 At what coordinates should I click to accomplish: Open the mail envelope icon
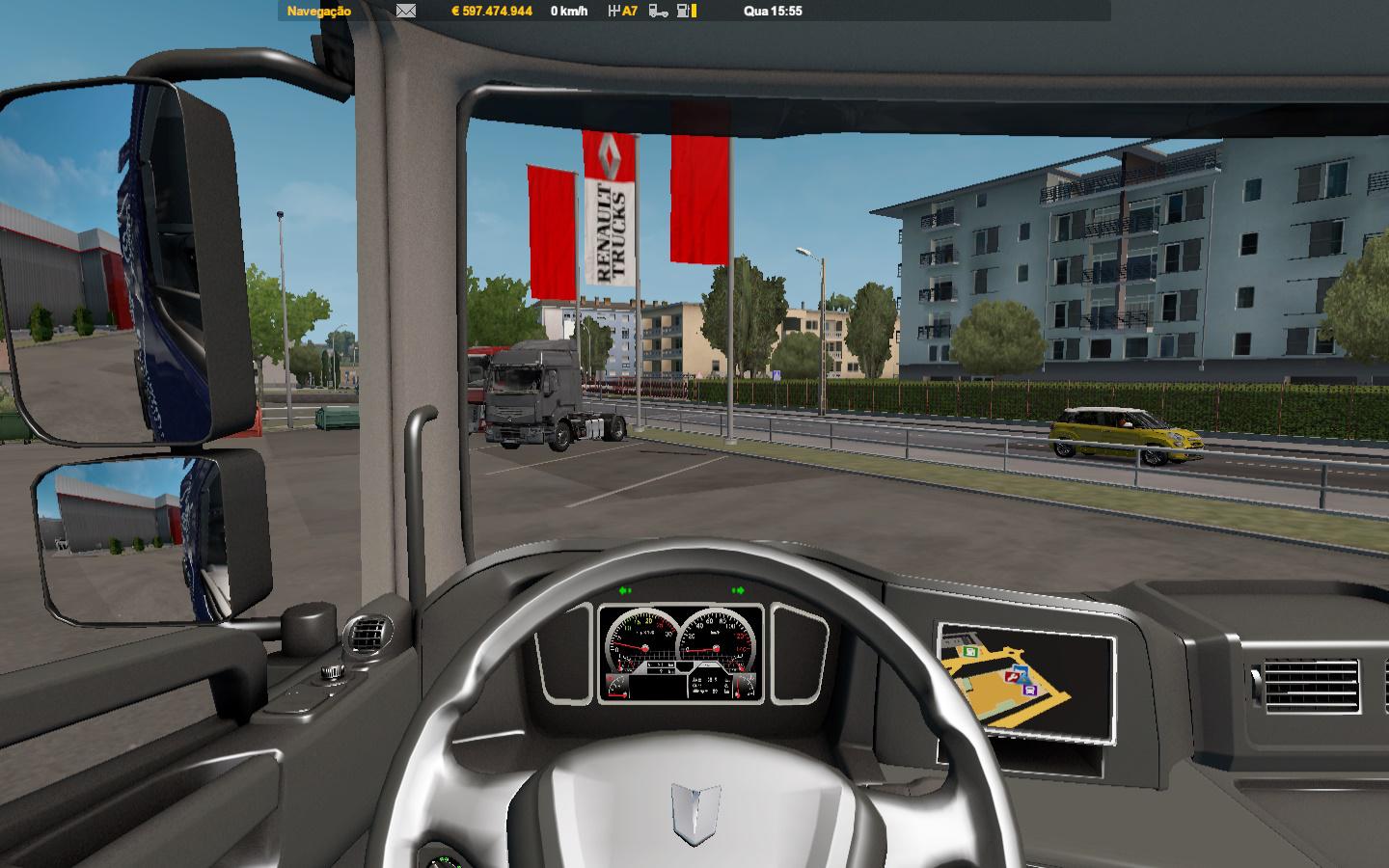(406, 12)
